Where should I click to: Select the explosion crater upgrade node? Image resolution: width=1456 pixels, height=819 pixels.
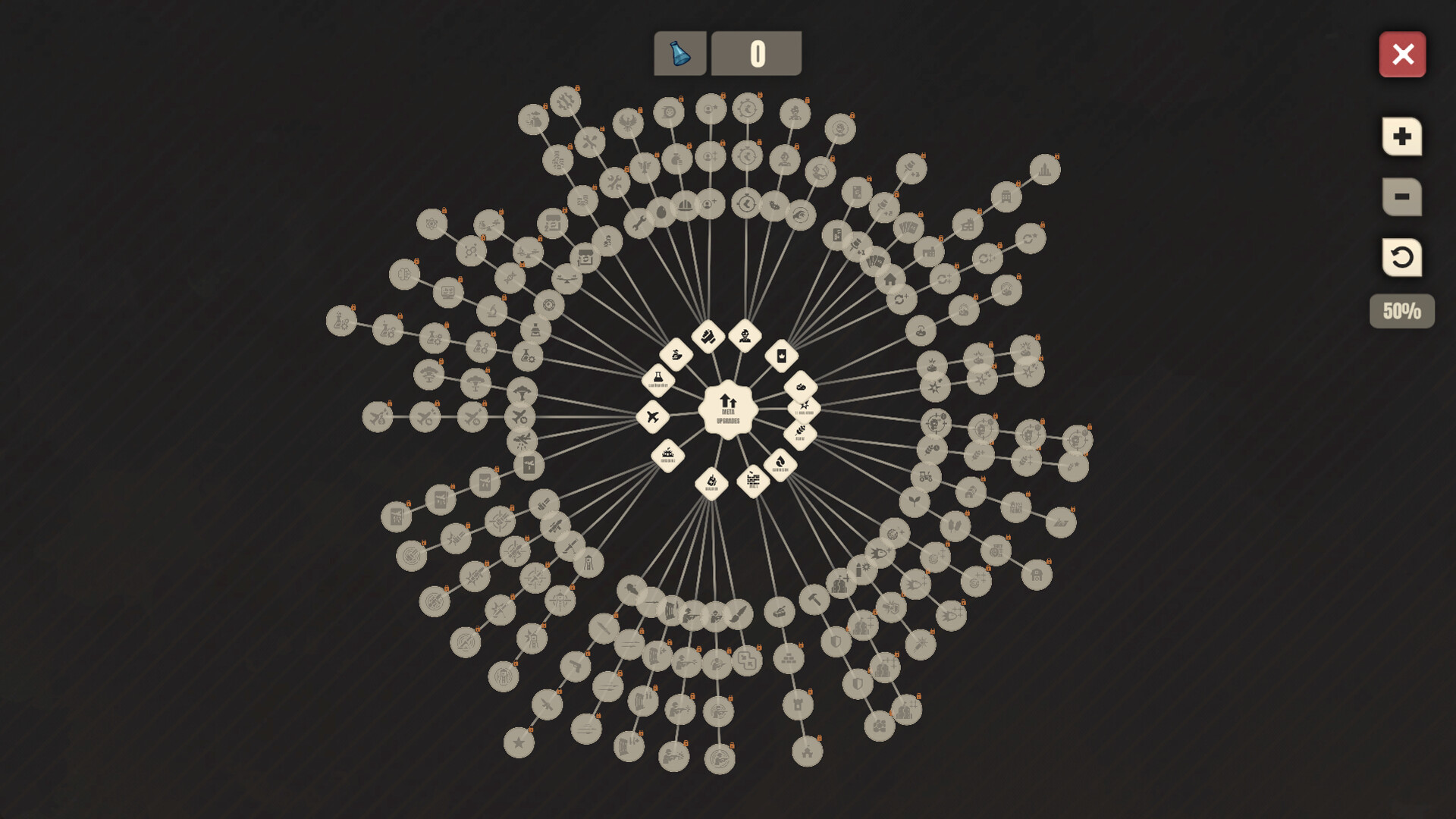click(x=667, y=455)
